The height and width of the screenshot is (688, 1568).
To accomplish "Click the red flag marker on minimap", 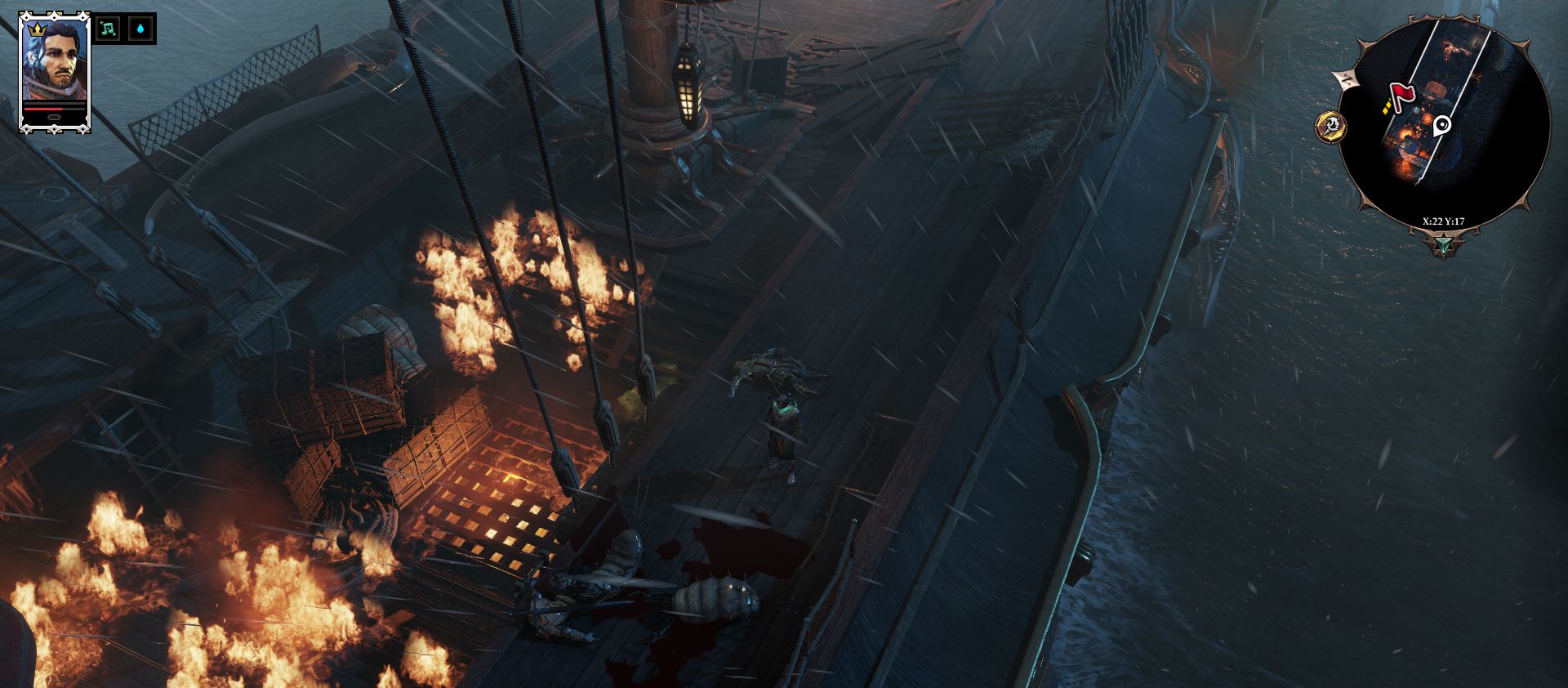I will click(1401, 95).
